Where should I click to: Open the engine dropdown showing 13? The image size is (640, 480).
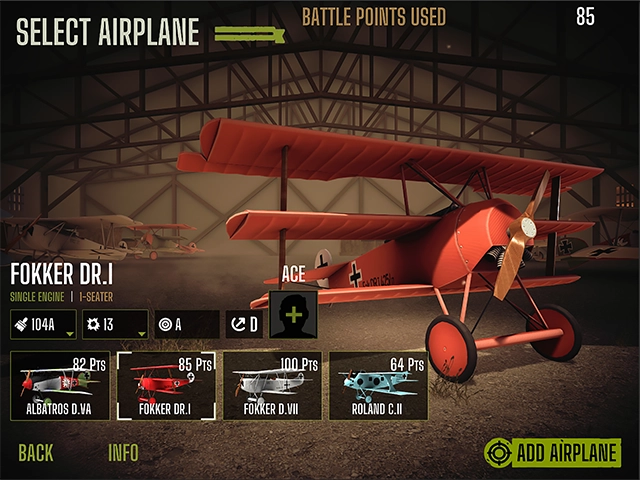(115, 324)
